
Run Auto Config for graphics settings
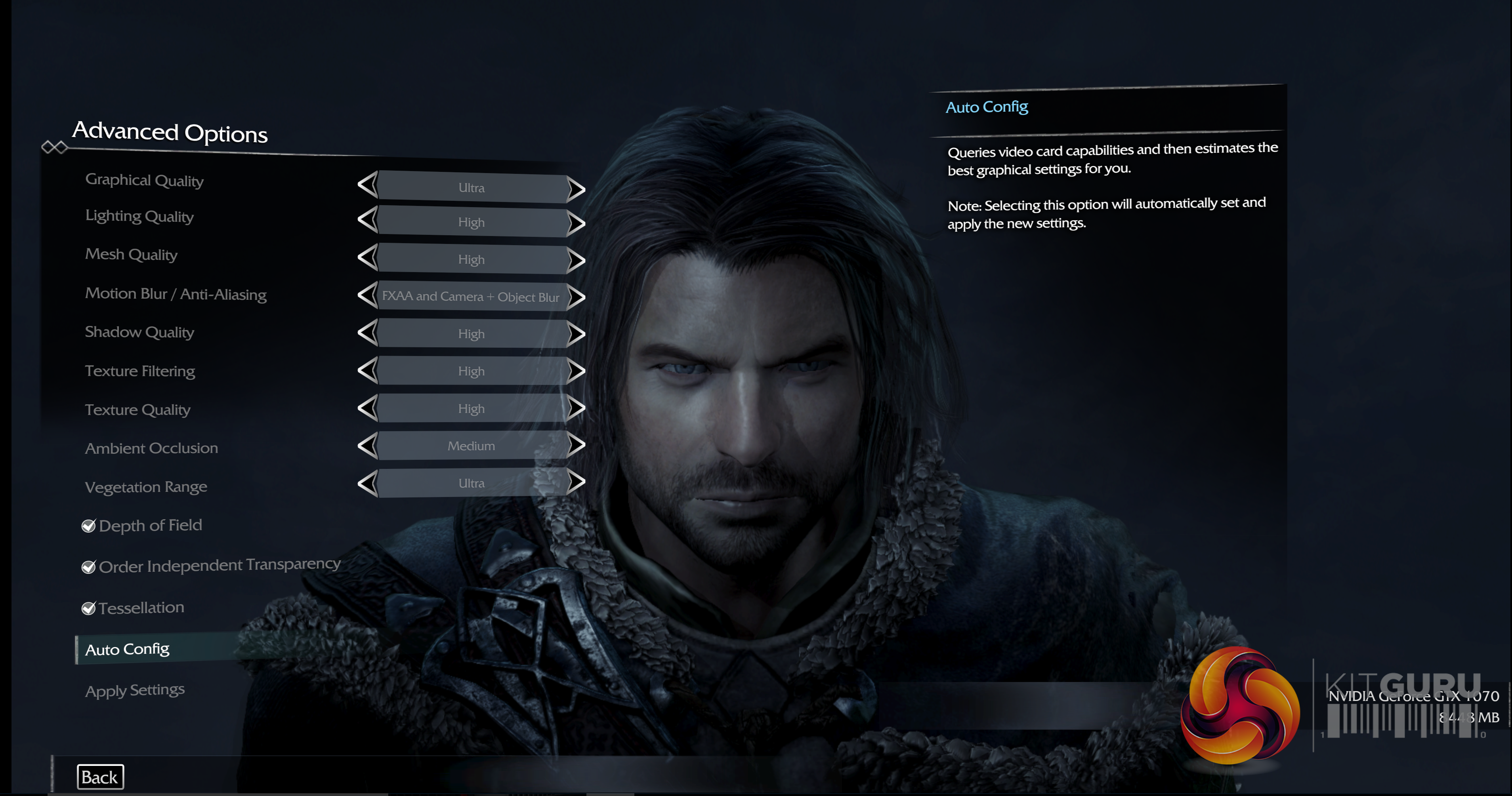[x=127, y=649]
